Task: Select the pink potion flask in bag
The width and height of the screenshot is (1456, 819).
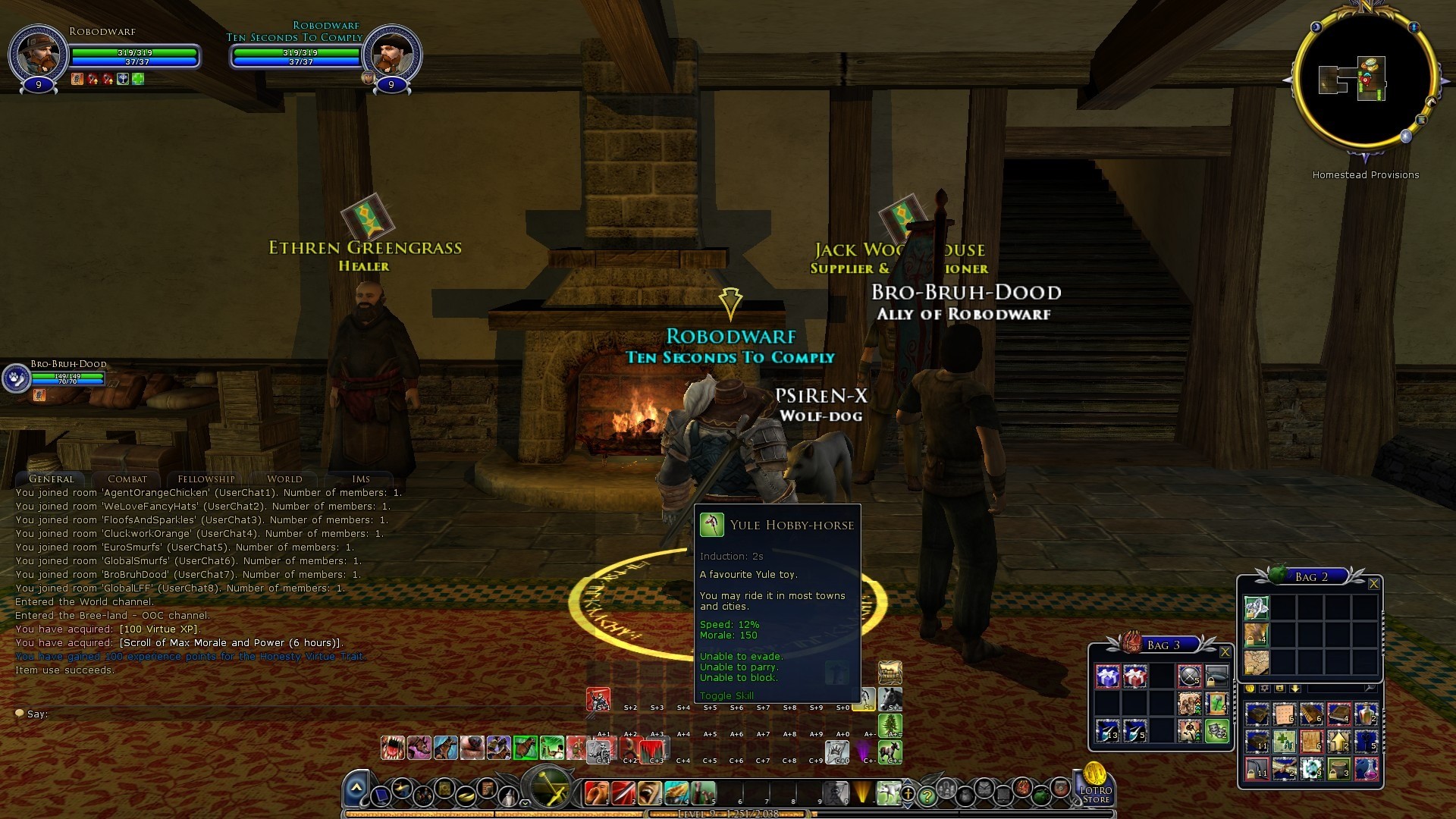Action: tap(1367, 769)
